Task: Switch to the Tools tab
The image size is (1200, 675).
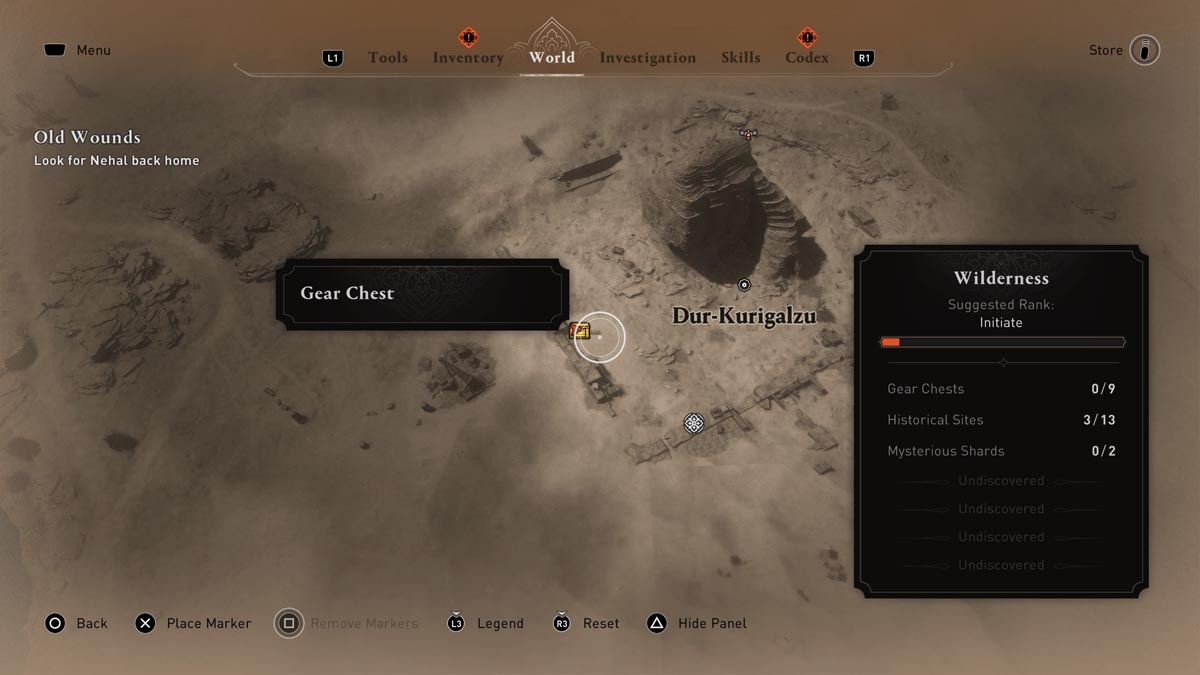Action: tap(387, 58)
